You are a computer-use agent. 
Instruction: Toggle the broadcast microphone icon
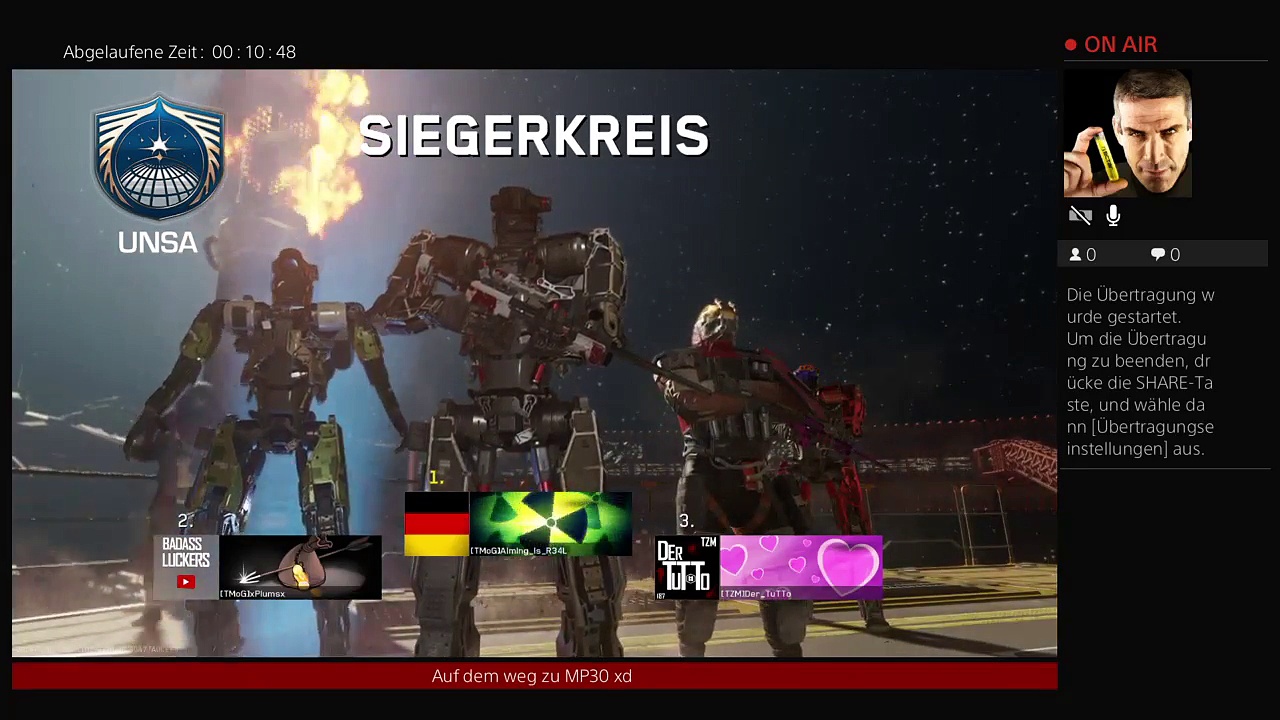1113,215
